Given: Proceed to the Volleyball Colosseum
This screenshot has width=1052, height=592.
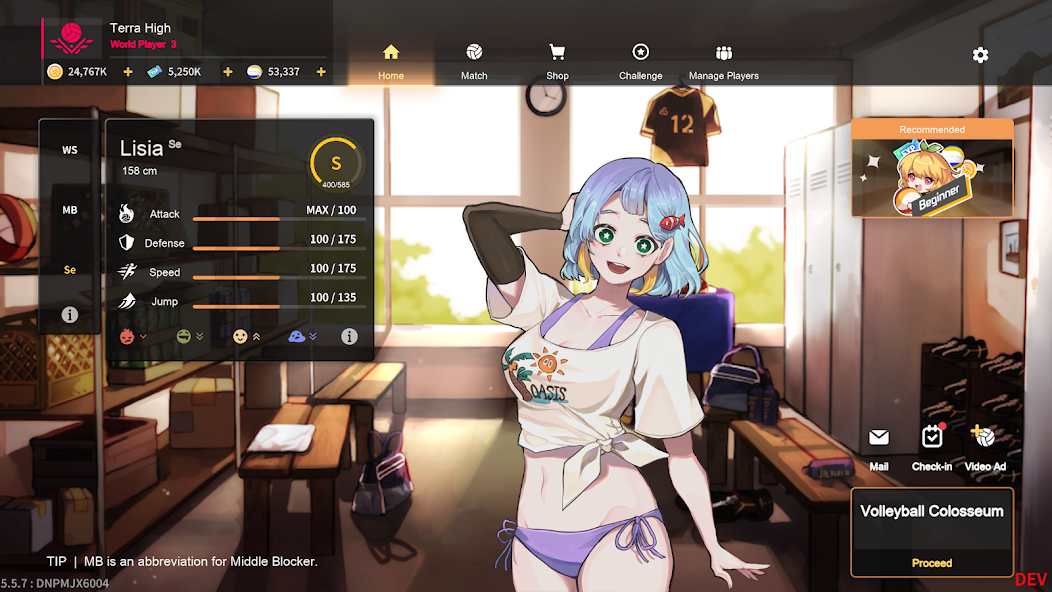Looking at the screenshot, I should [x=932, y=563].
